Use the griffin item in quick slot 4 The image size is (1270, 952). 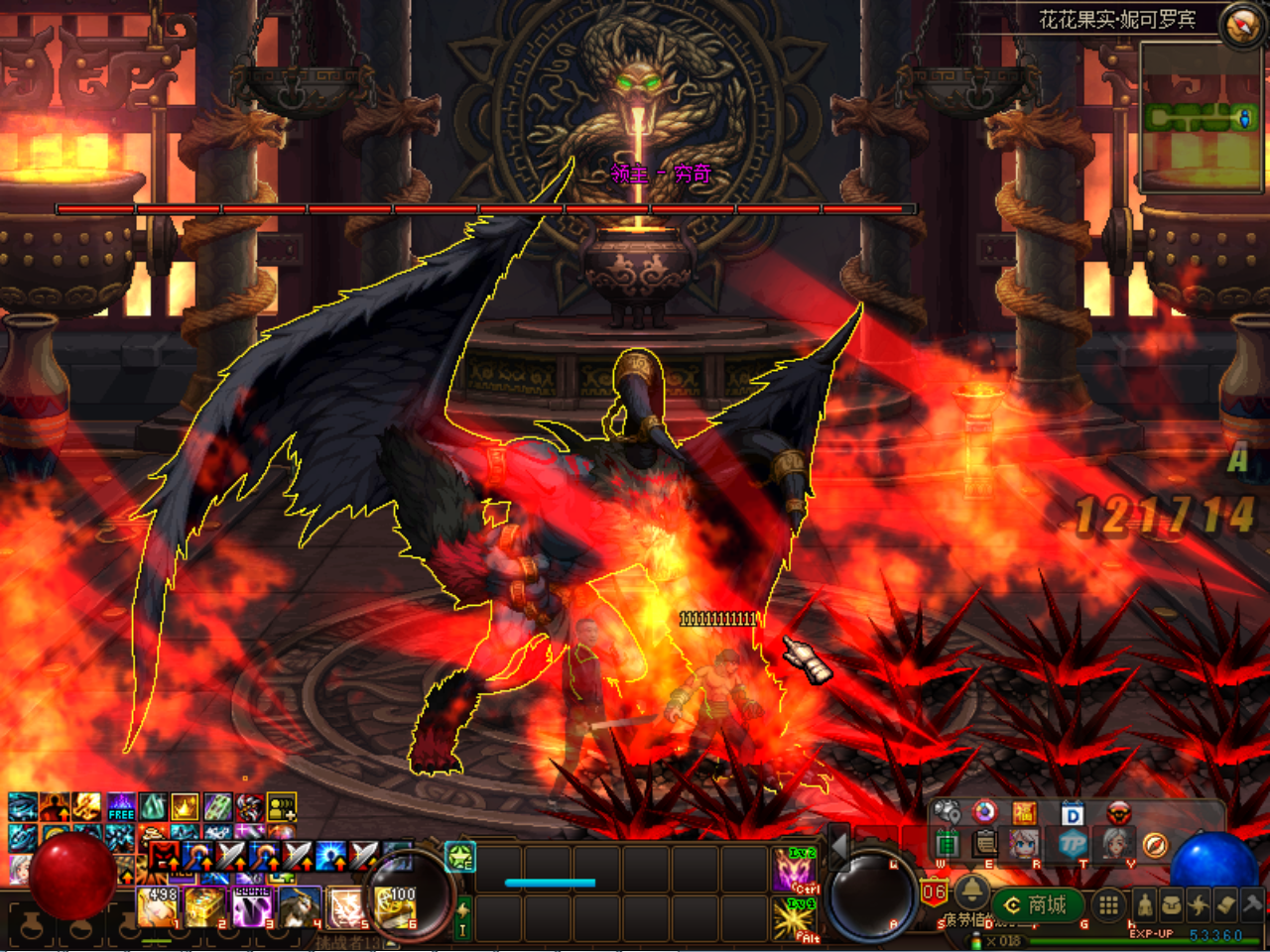[299, 907]
